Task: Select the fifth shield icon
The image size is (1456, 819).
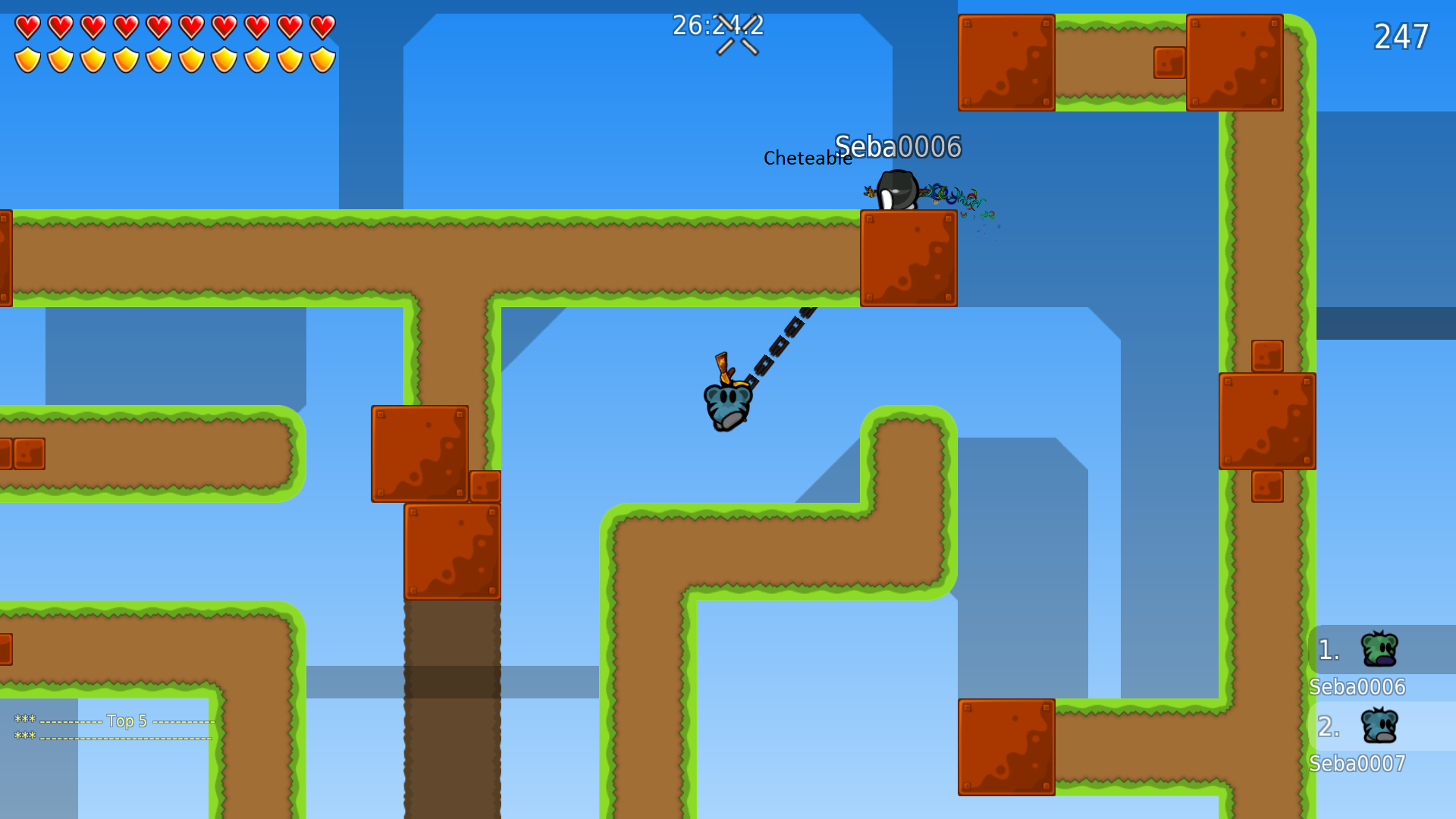Action: point(160,58)
